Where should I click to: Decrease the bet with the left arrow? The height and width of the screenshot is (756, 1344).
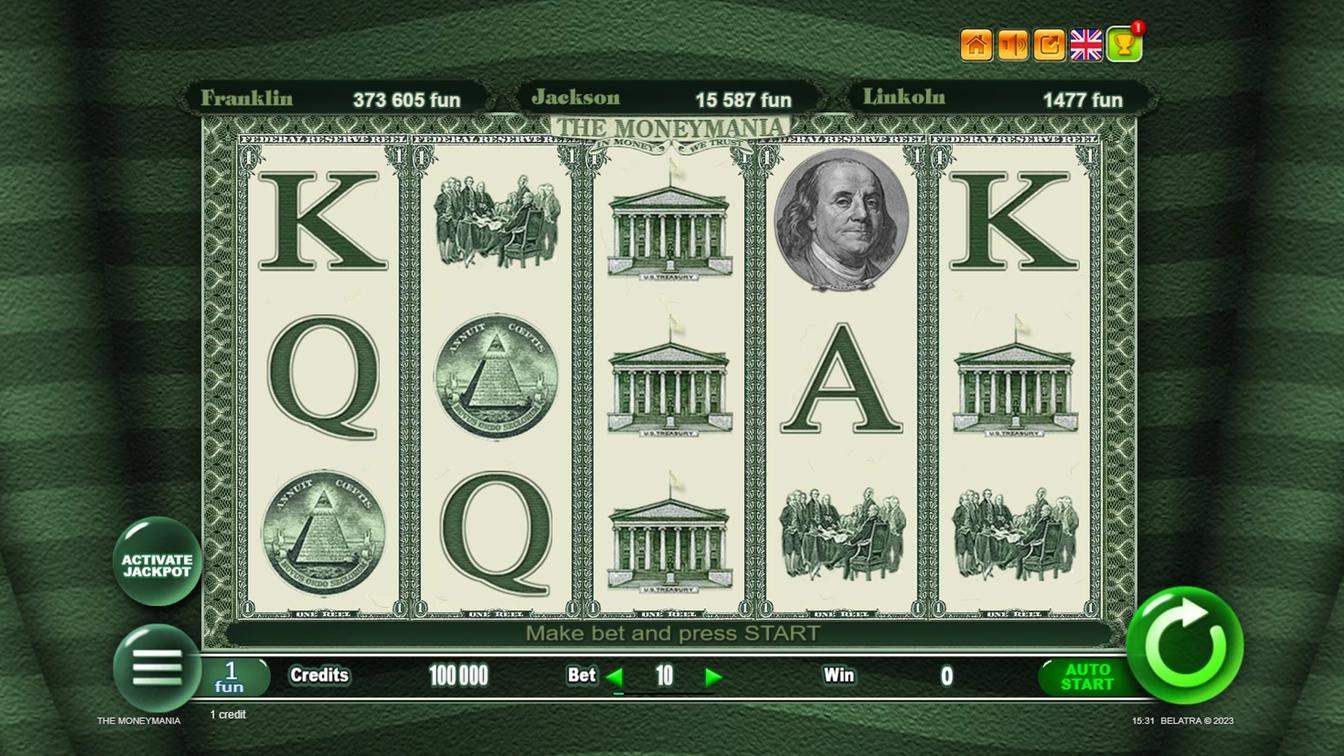(x=616, y=676)
